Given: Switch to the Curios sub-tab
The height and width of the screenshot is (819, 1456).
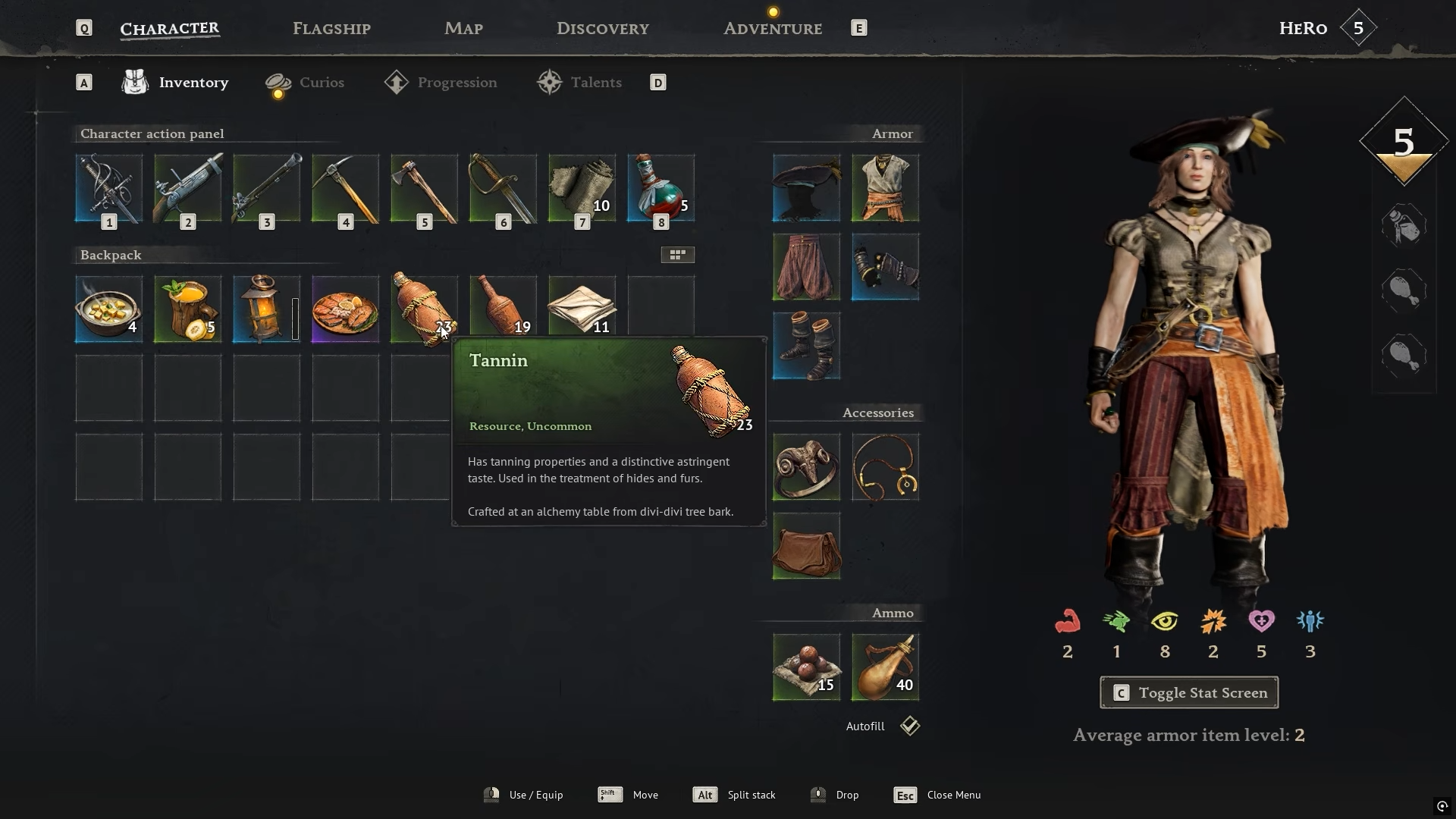Looking at the screenshot, I should (x=321, y=83).
